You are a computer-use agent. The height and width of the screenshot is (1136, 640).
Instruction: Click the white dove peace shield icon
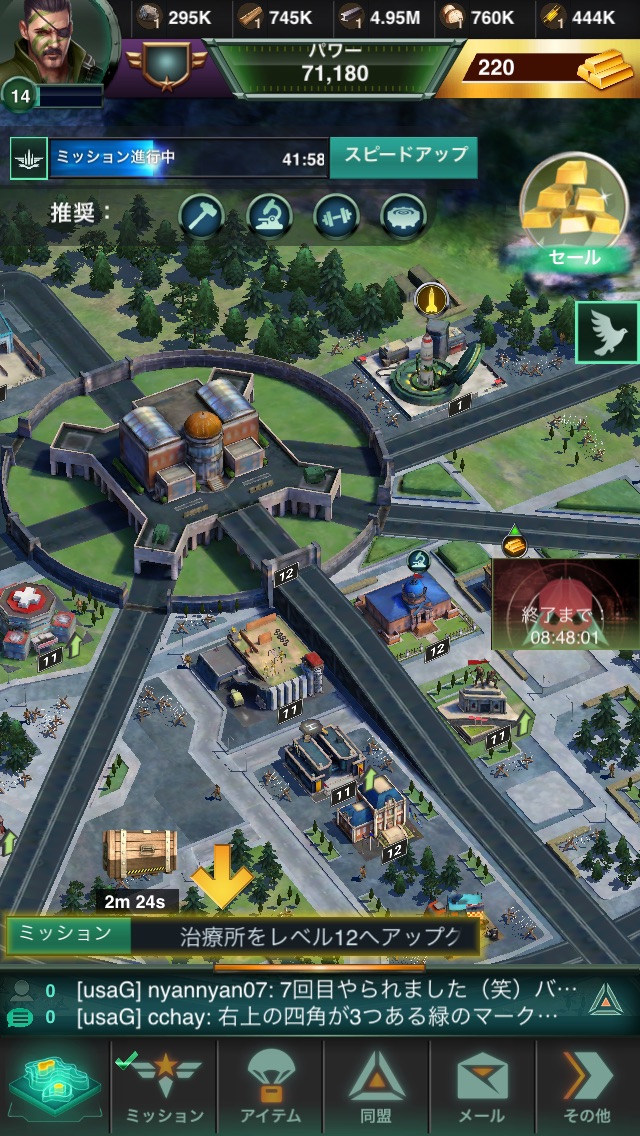606,334
